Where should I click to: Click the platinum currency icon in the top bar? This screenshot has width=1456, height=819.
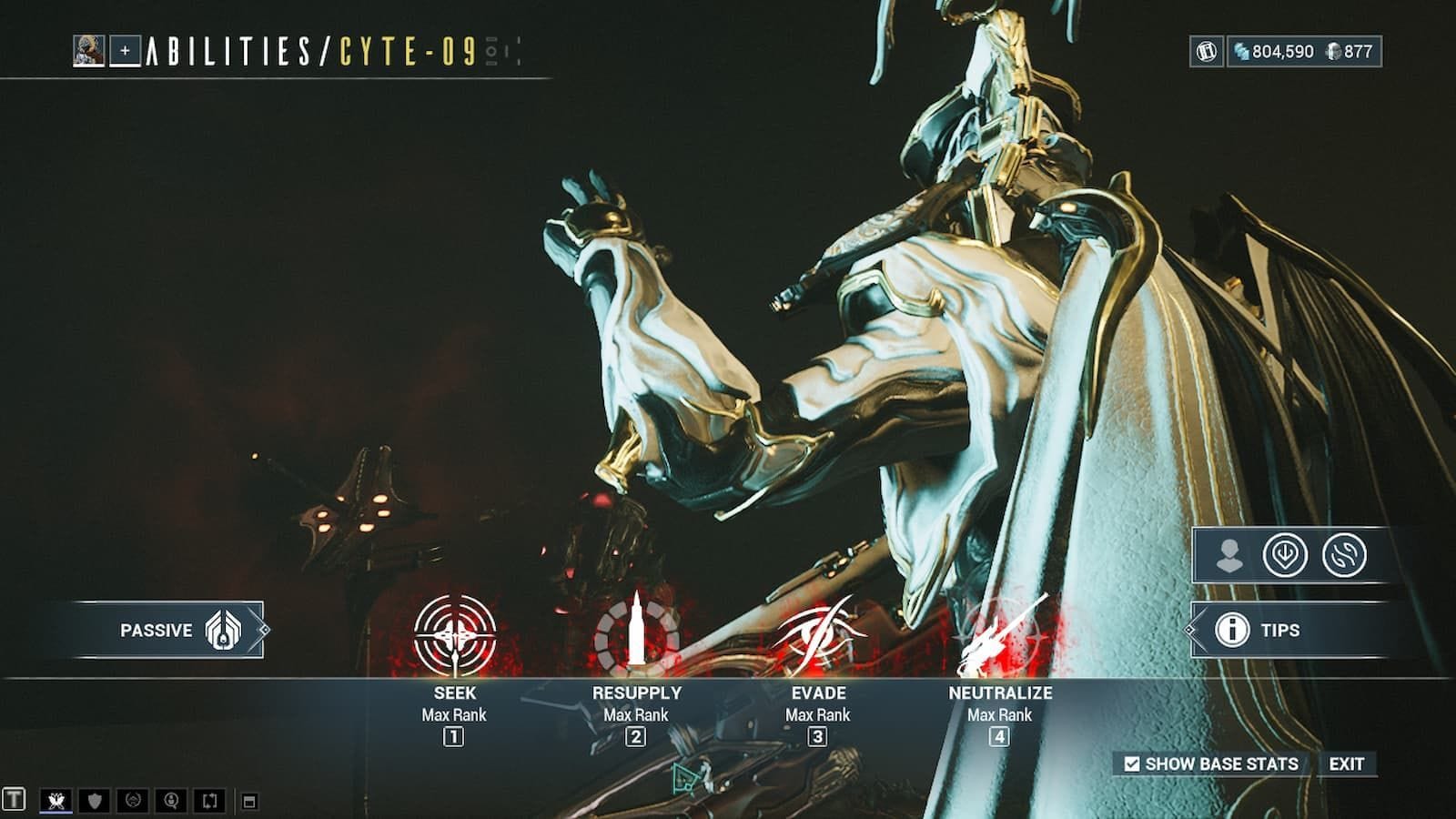click(x=1334, y=52)
